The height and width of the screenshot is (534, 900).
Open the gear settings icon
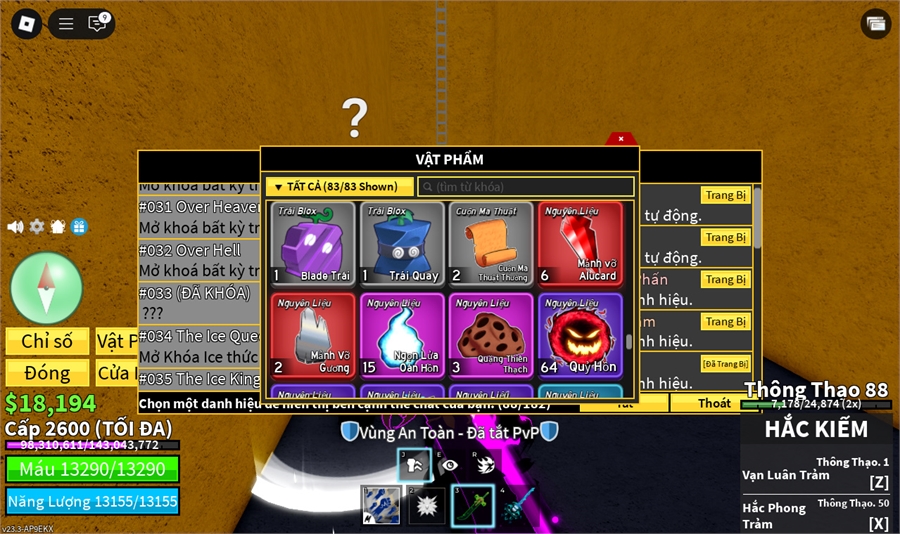(x=37, y=227)
